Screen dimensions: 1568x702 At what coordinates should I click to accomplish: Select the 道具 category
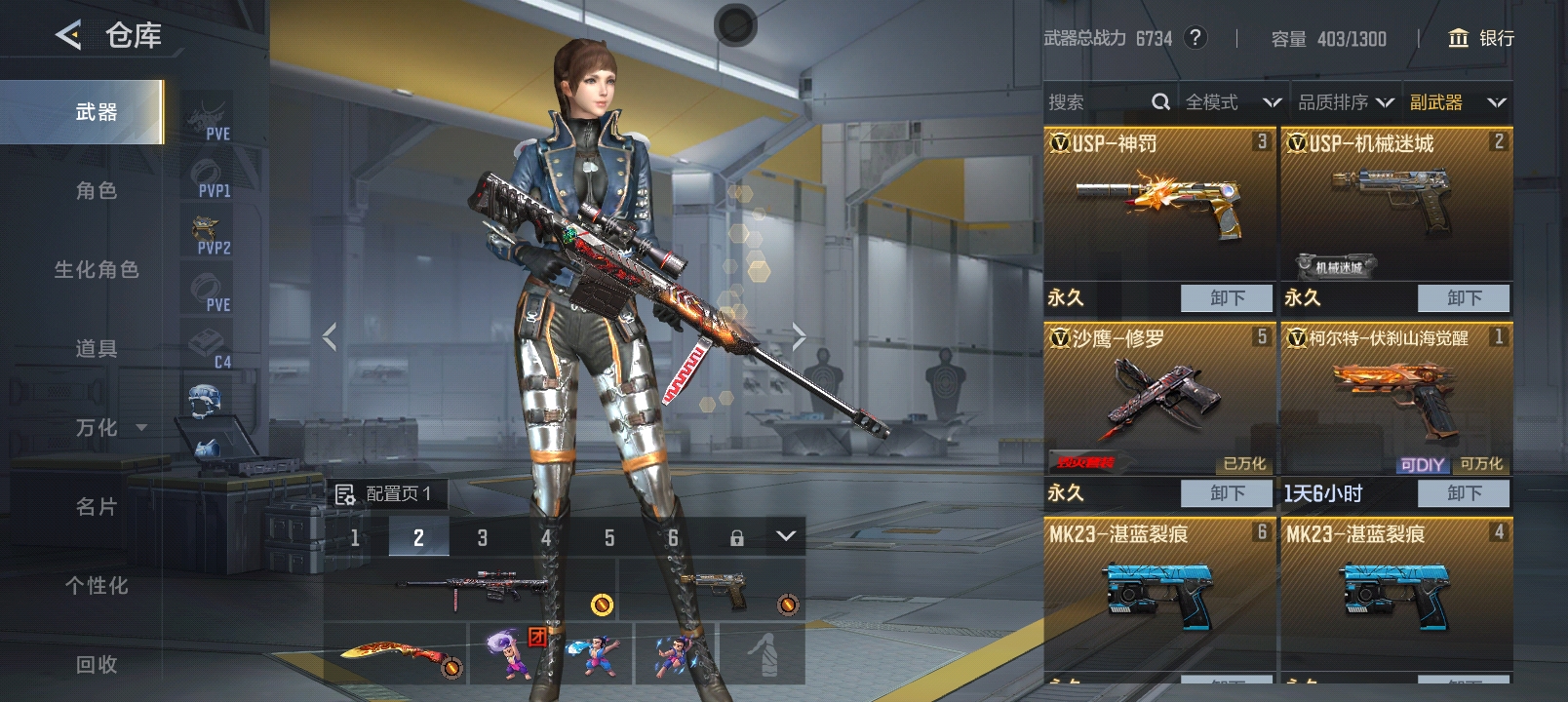point(96,348)
